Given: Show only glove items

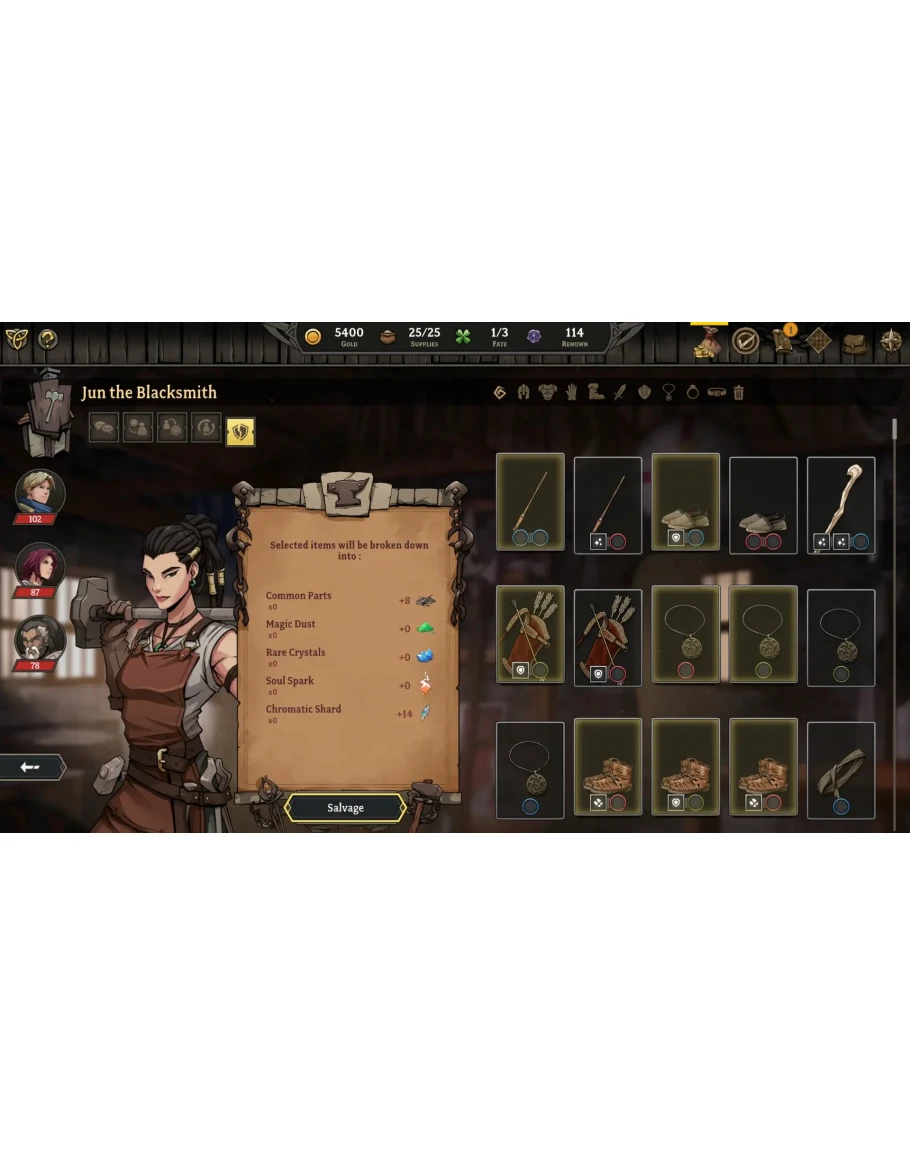Looking at the screenshot, I should click(571, 393).
